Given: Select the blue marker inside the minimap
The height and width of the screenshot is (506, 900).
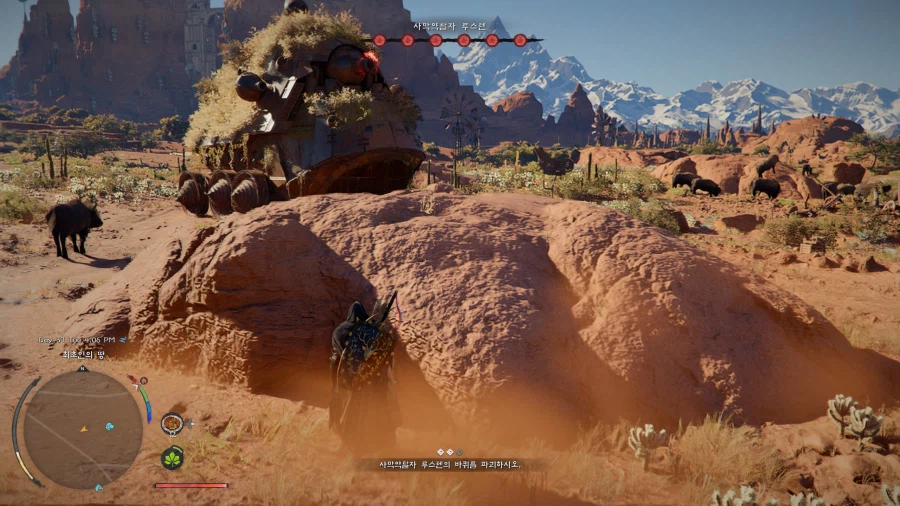Looking at the screenshot, I should tap(109, 426).
